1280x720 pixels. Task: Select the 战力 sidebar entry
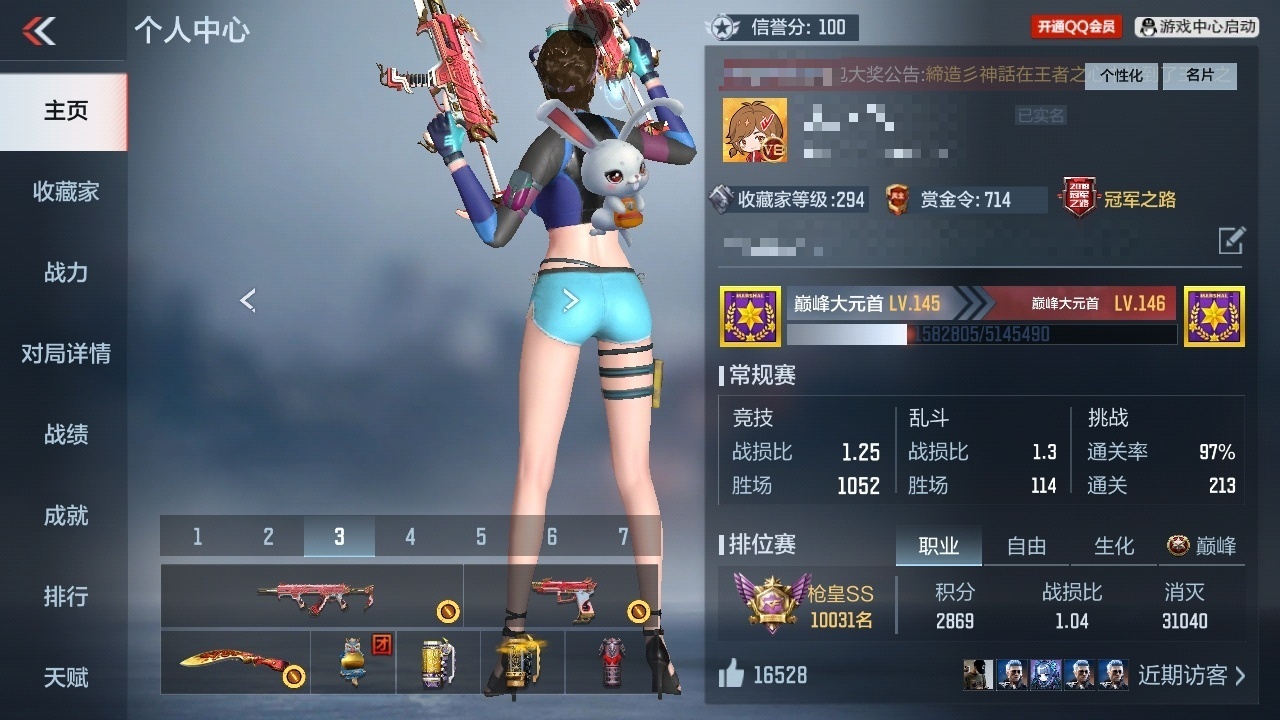tap(65, 273)
